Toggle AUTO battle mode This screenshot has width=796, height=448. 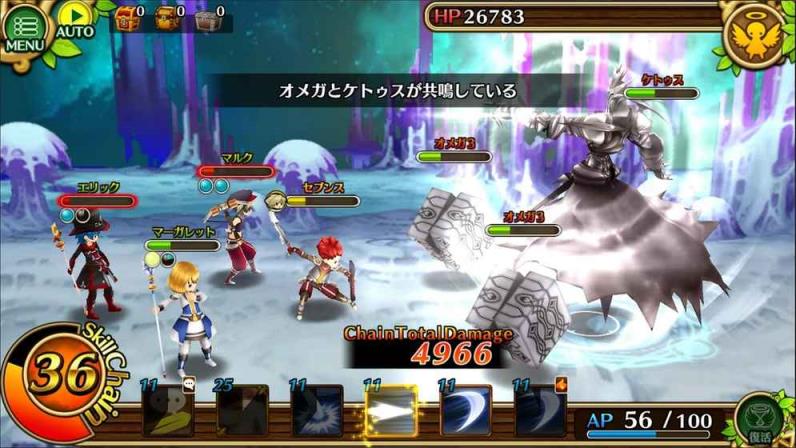click(x=74, y=22)
